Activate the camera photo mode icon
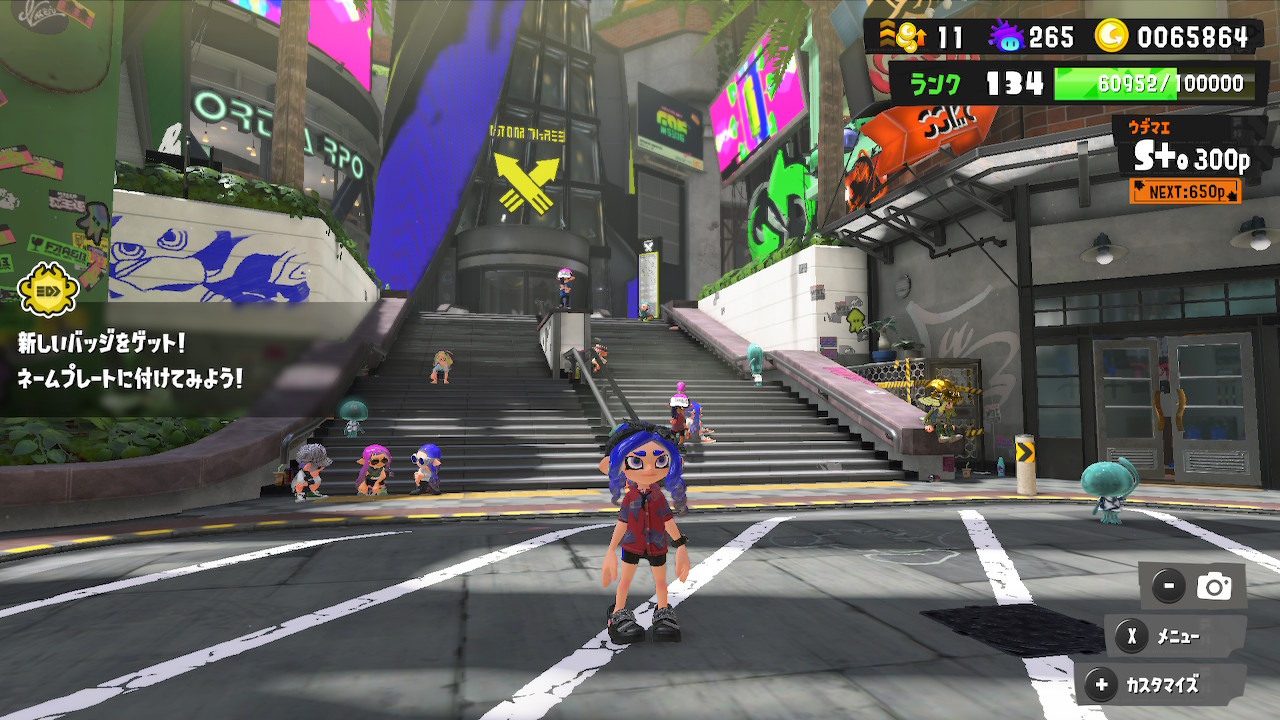This screenshot has height=720, width=1280. 1214,587
